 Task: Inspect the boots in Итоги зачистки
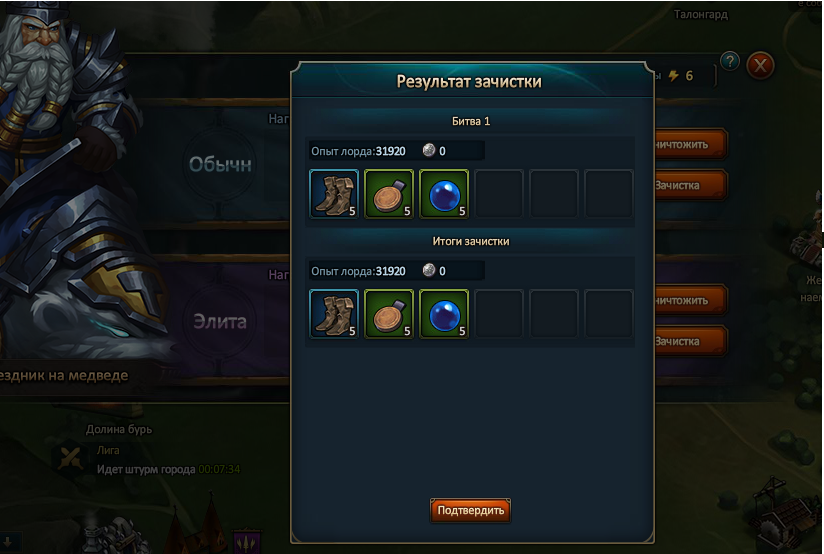pos(334,314)
